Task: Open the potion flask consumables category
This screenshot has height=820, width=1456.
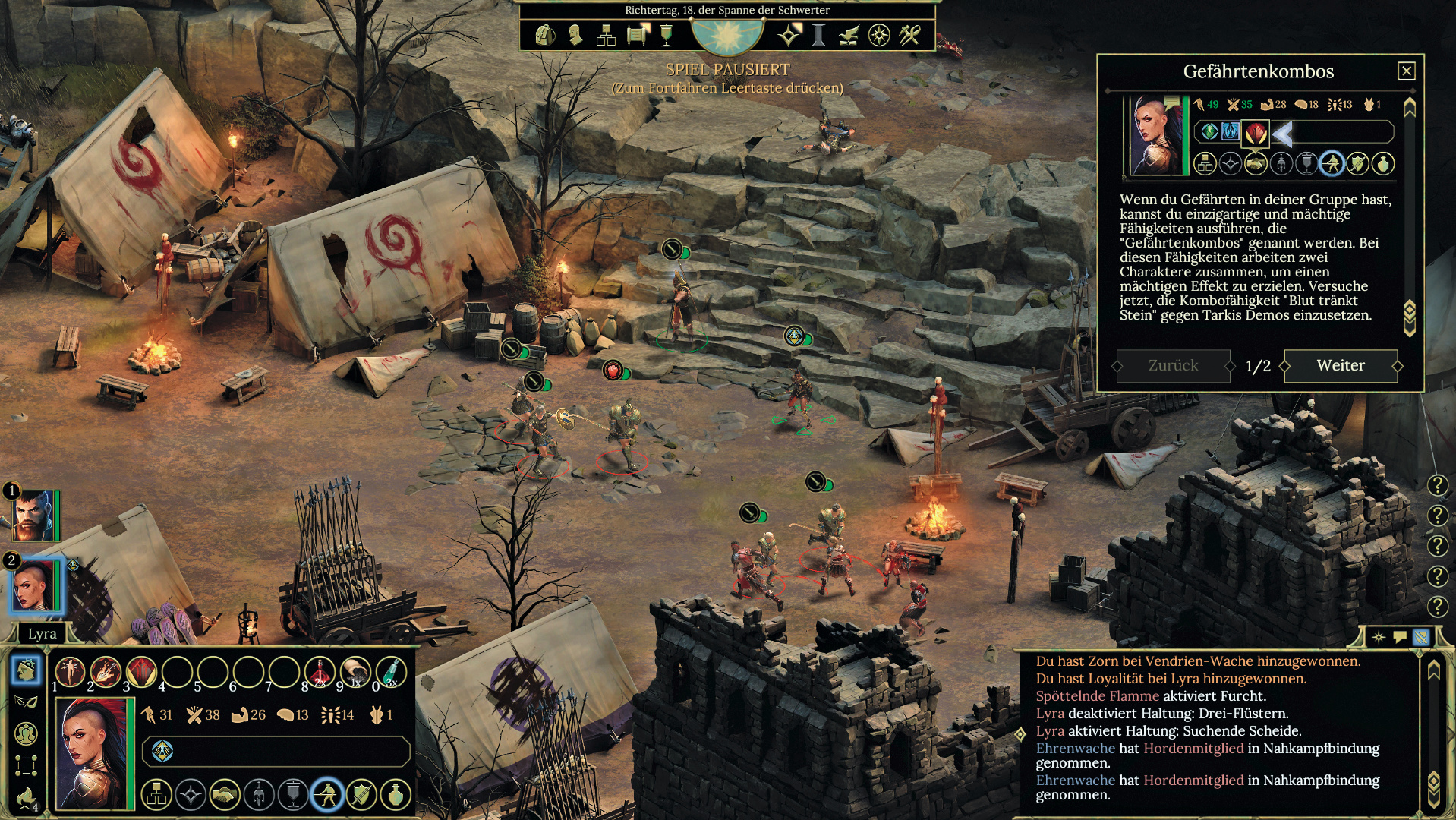Action: pos(396,795)
